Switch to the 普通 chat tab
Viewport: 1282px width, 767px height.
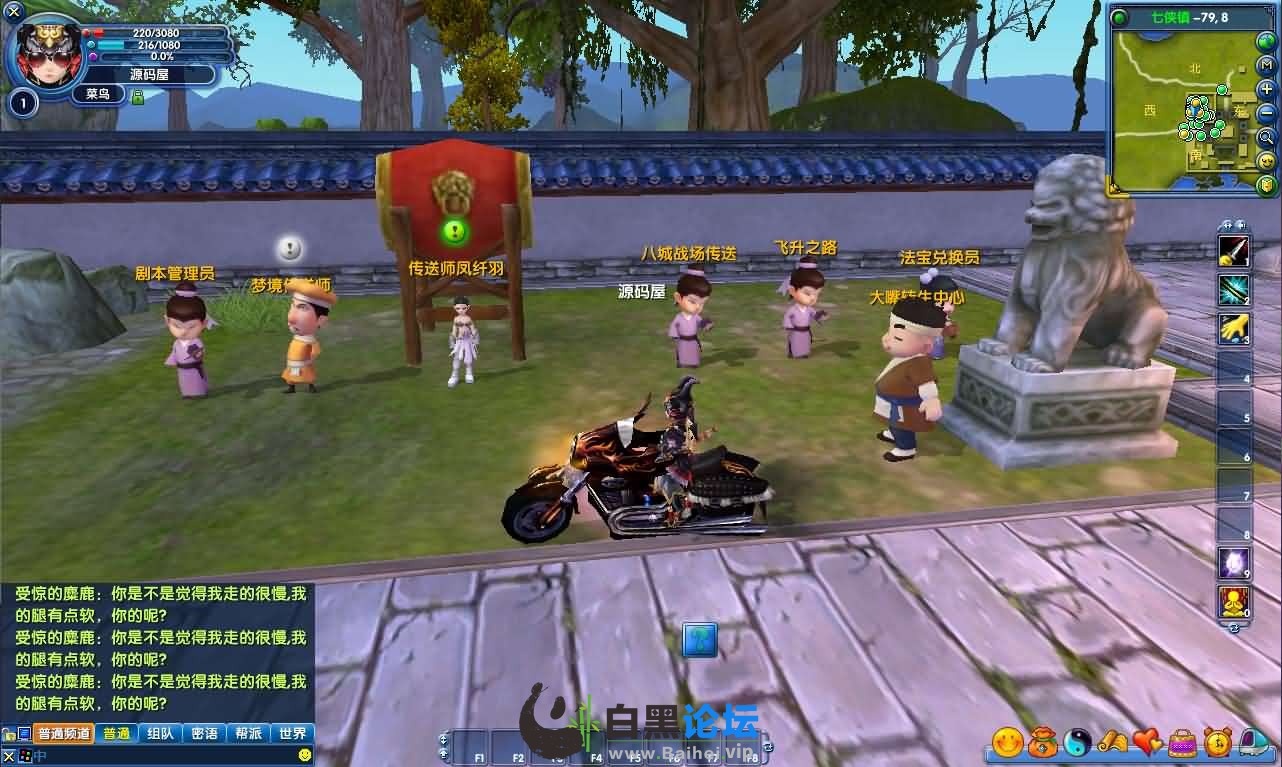pos(116,733)
